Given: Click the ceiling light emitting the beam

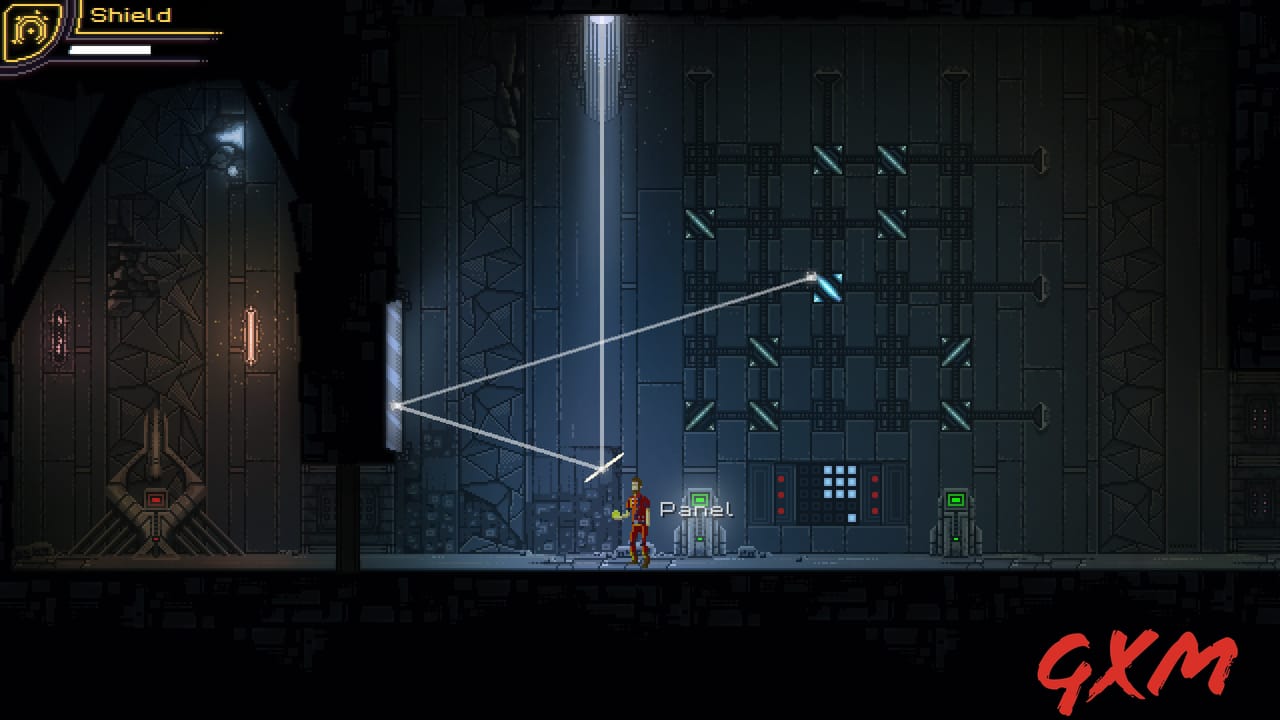Looking at the screenshot, I should (x=600, y=20).
